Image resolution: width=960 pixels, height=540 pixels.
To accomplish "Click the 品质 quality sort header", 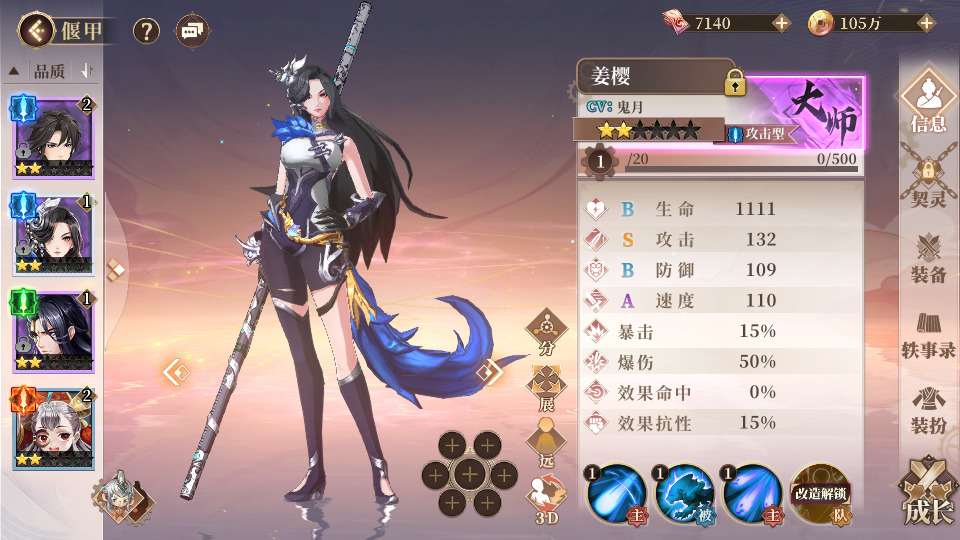I will click(x=50, y=71).
